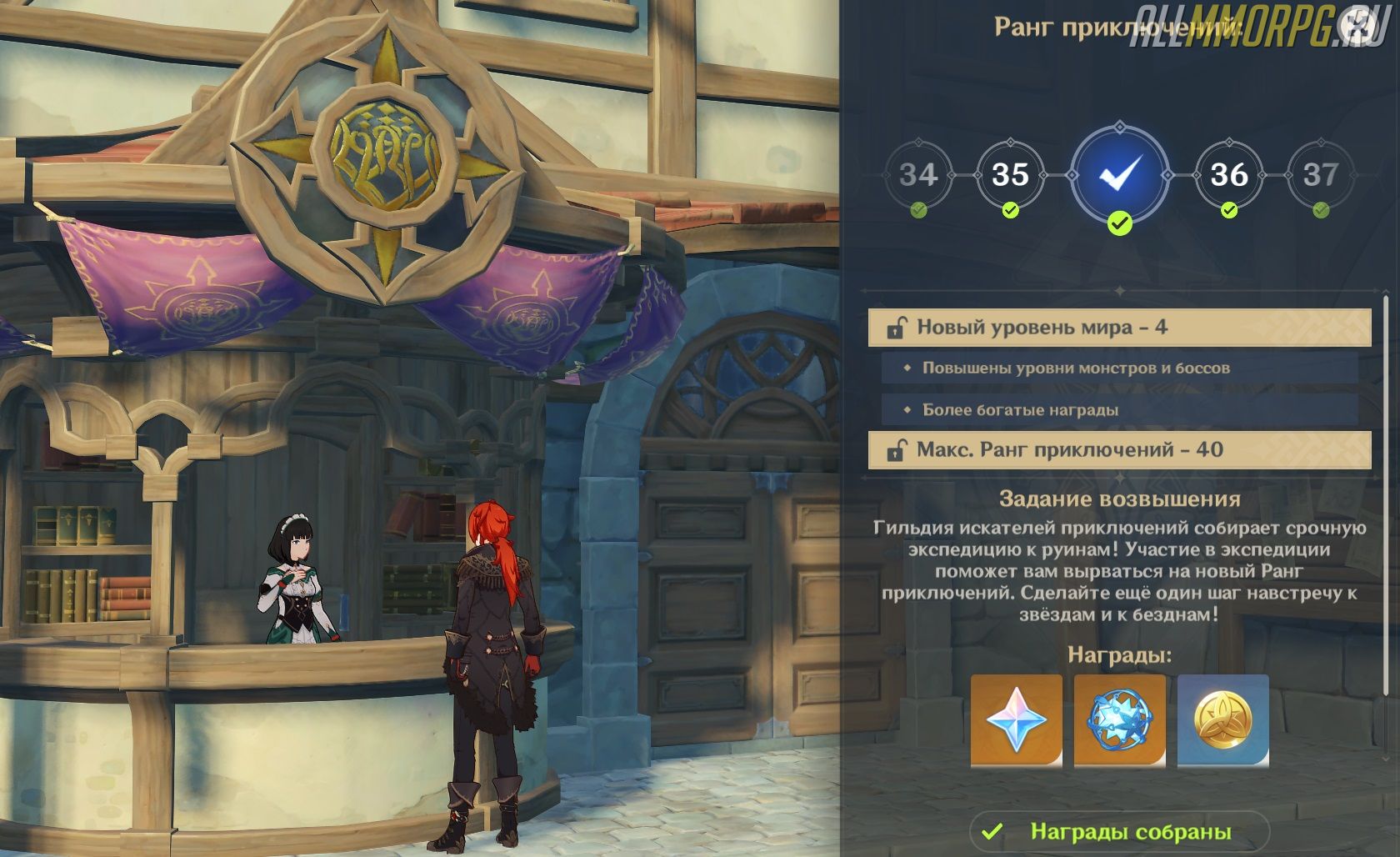
Task: Select Adventure Rank 35 node
Action: 1010,175
